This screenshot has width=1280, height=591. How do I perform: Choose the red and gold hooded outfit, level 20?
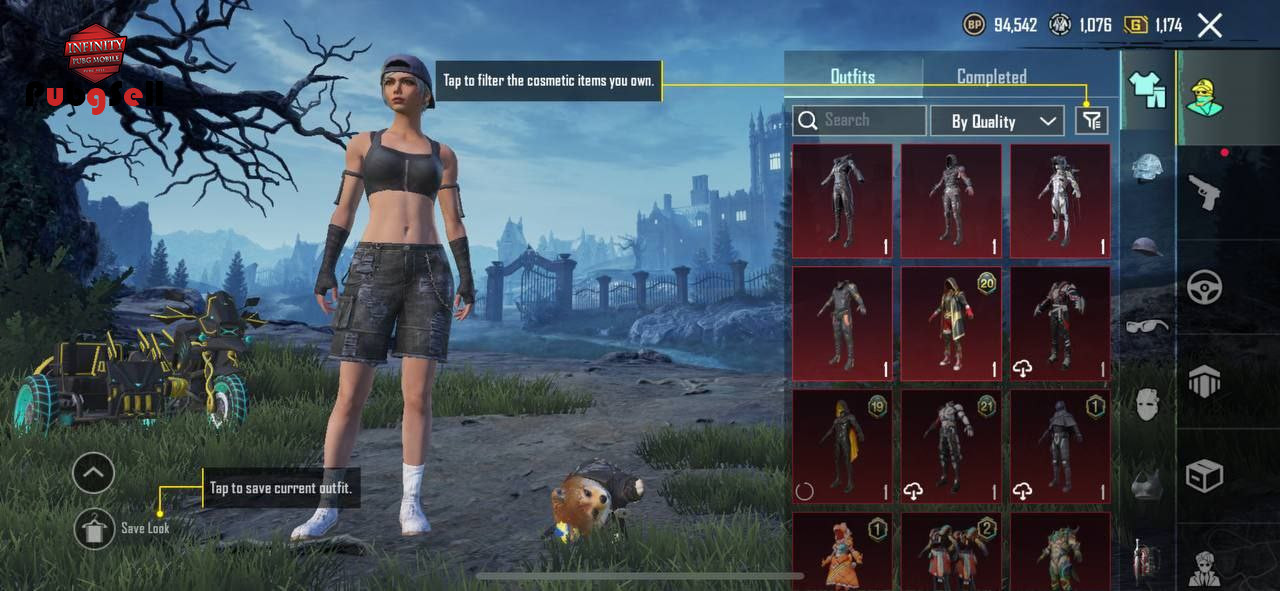pyautogui.click(x=951, y=324)
